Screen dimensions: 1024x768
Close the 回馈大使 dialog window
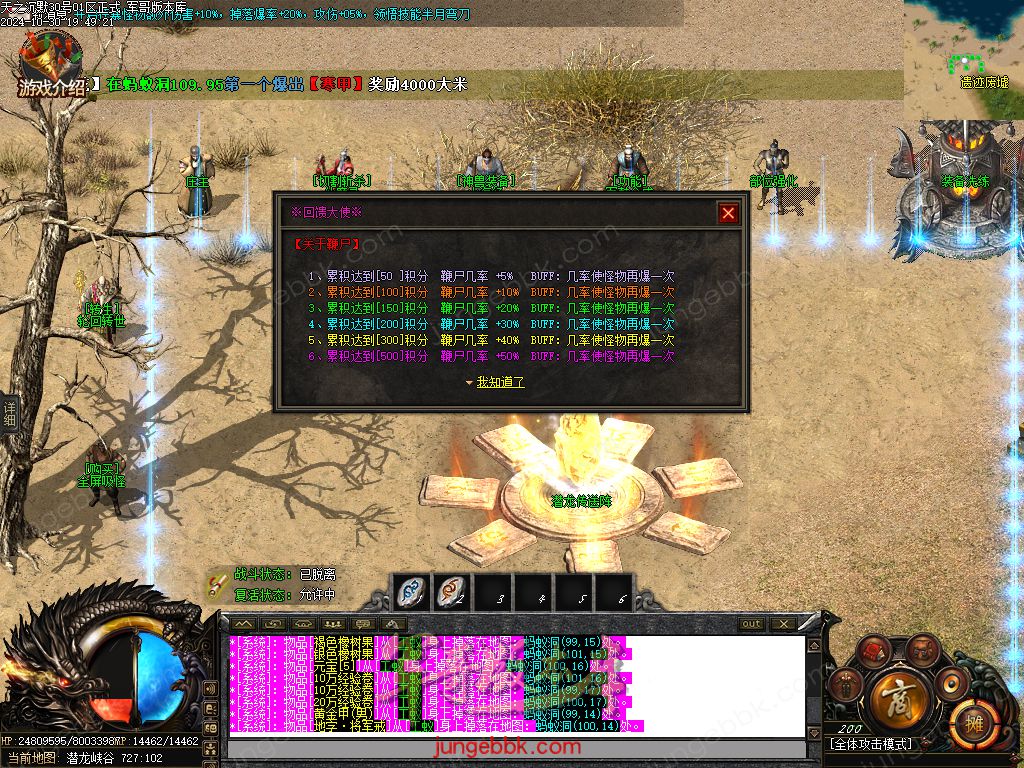728,212
